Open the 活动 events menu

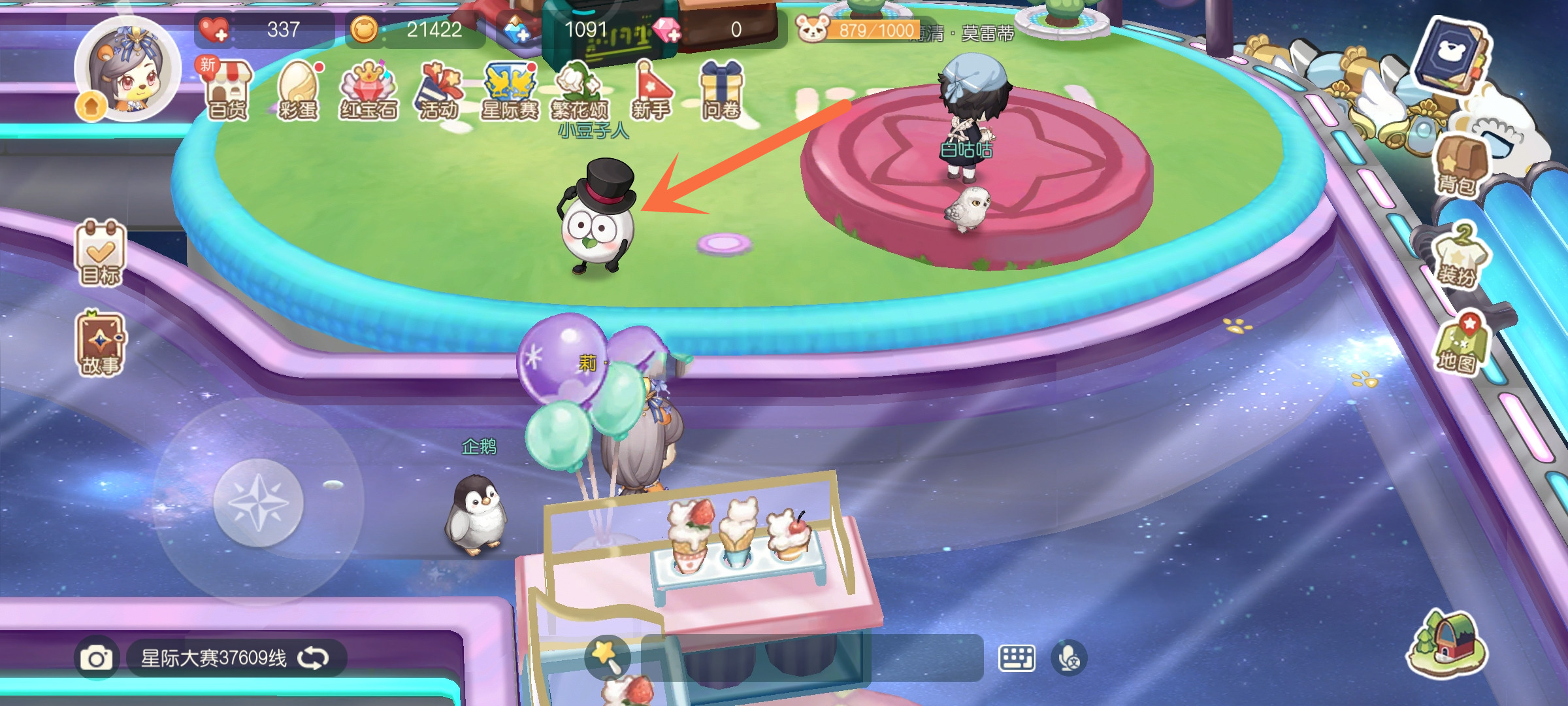pos(439,93)
